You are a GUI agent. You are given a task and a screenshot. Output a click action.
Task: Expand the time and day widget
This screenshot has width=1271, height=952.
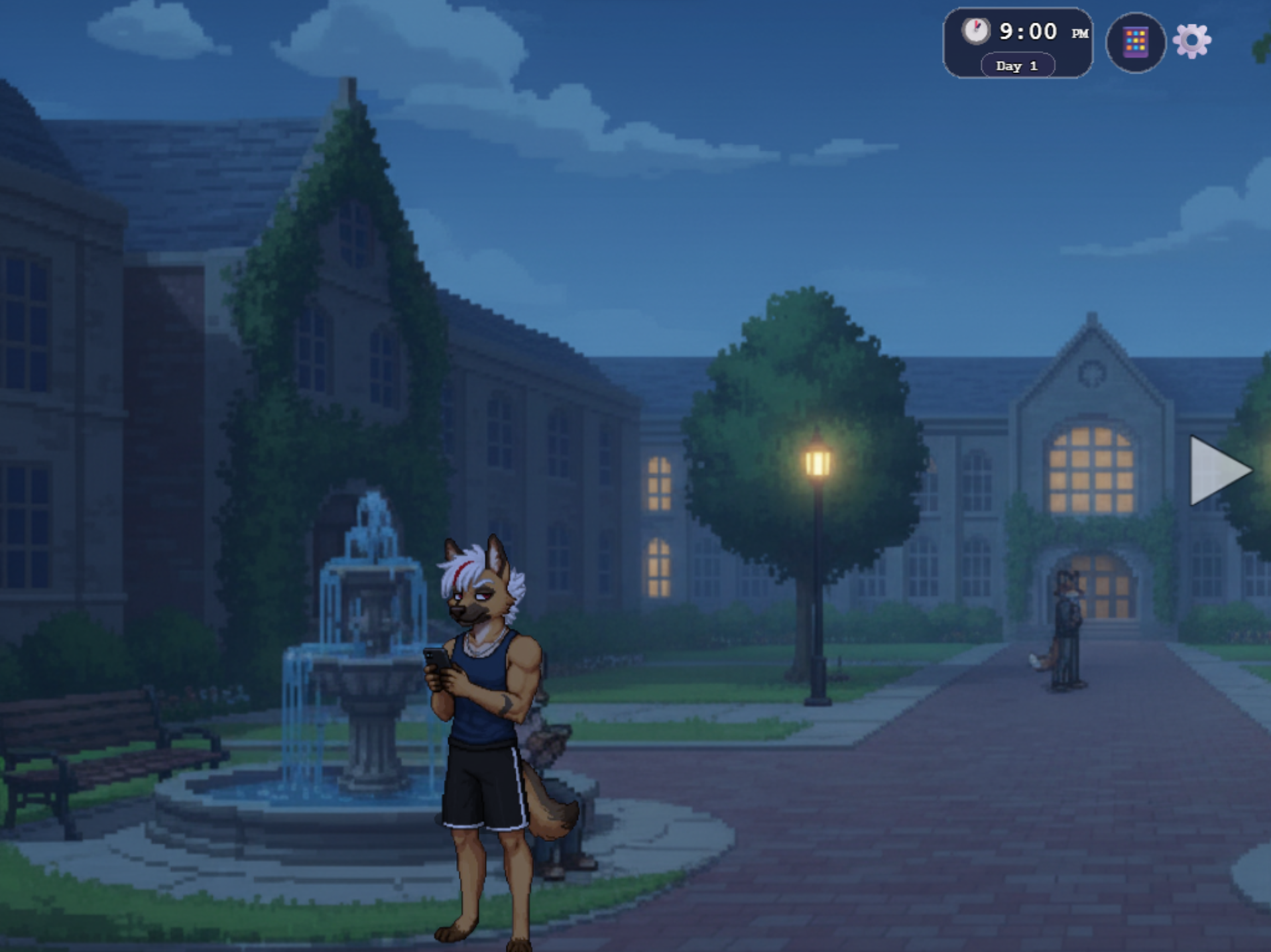click(x=1016, y=42)
